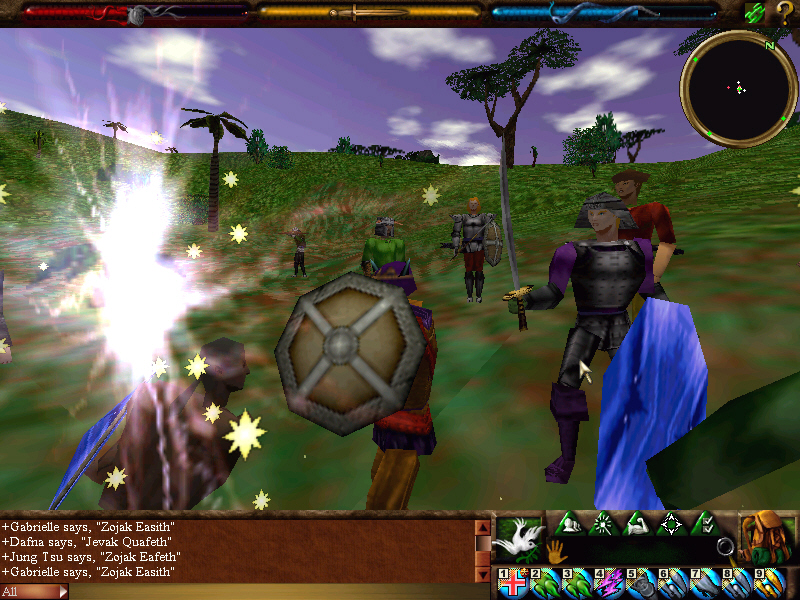
Task: Open the All chat filter selector
Action: click(x=34, y=591)
